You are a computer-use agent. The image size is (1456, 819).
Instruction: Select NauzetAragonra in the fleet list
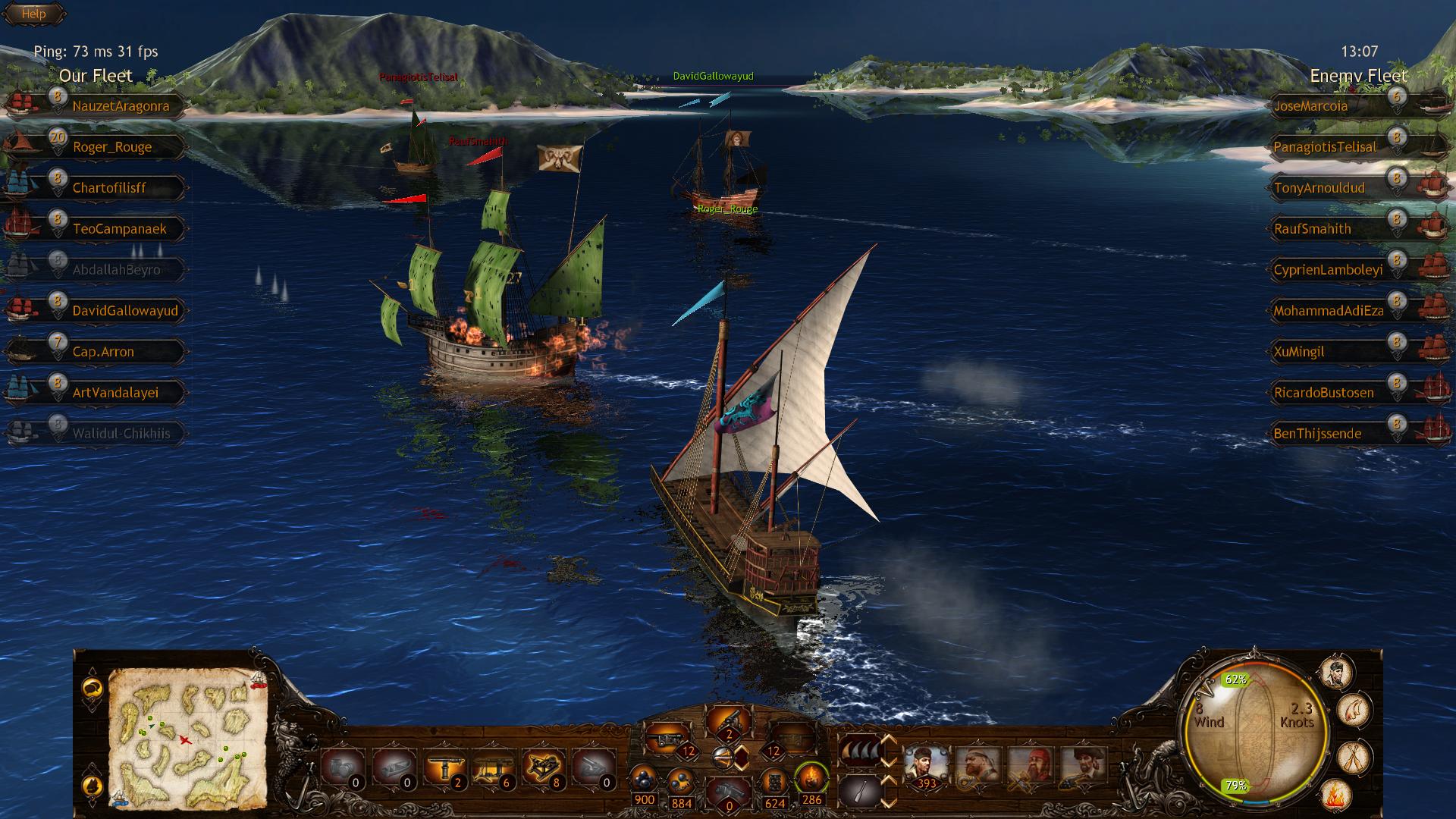tap(120, 106)
